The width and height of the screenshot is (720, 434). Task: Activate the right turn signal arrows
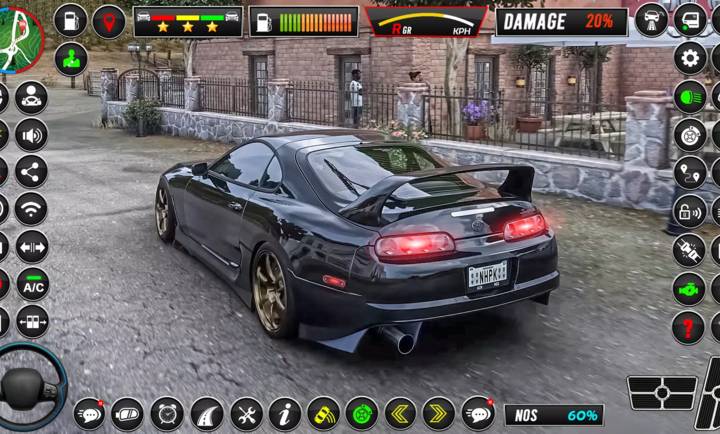tap(439, 413)
